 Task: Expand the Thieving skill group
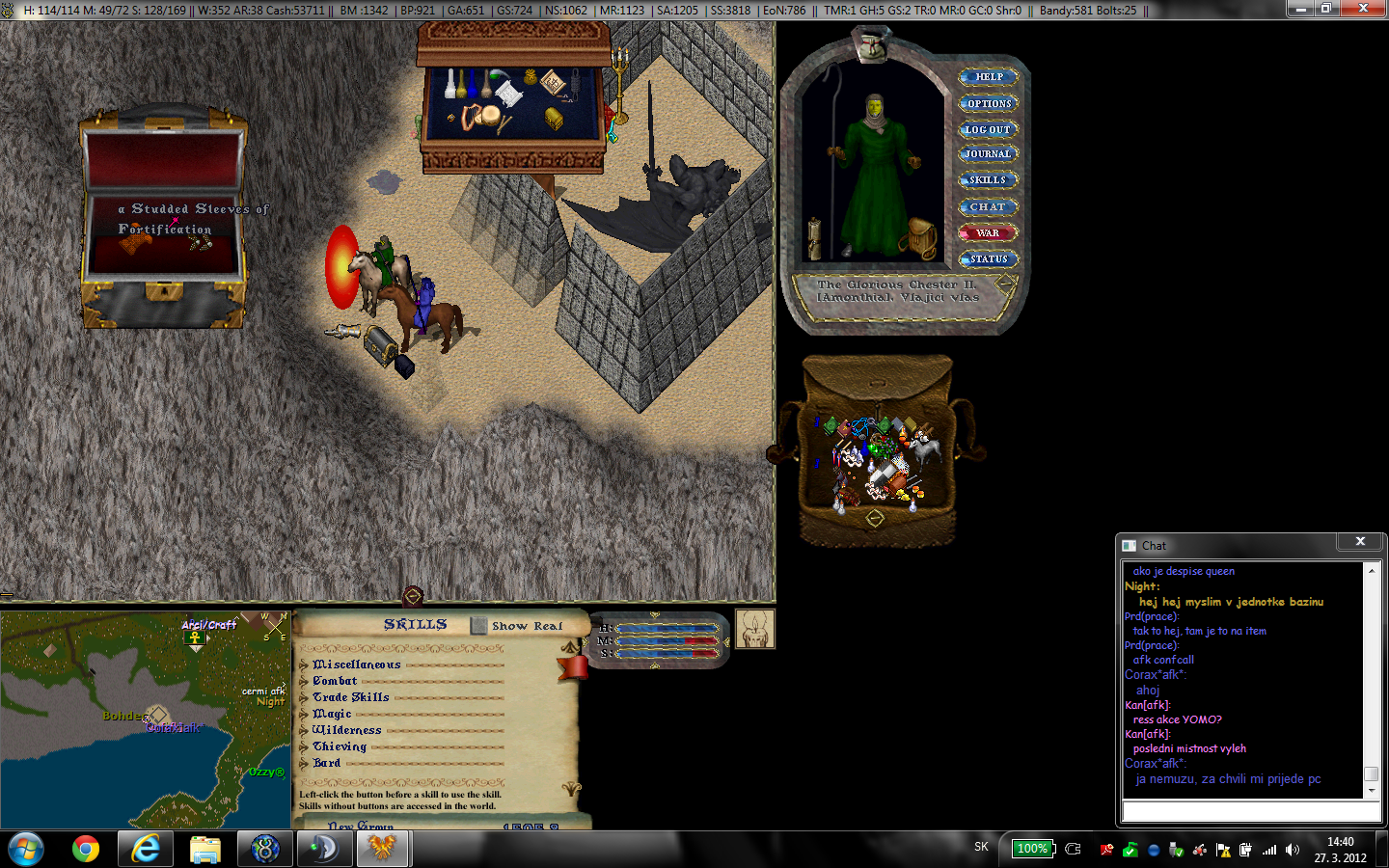tap(305, 746)
